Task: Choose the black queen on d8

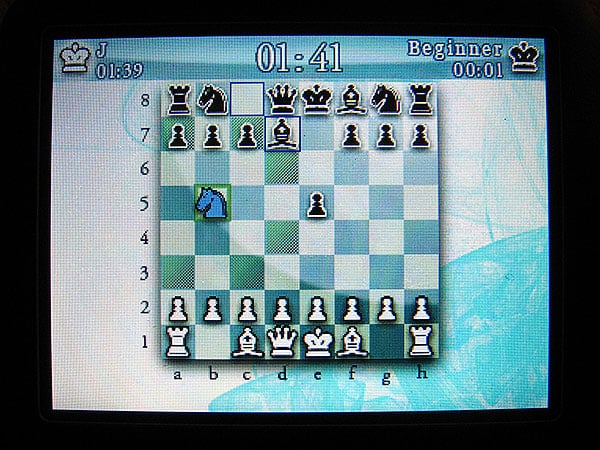Action: (x=282, y=99)
